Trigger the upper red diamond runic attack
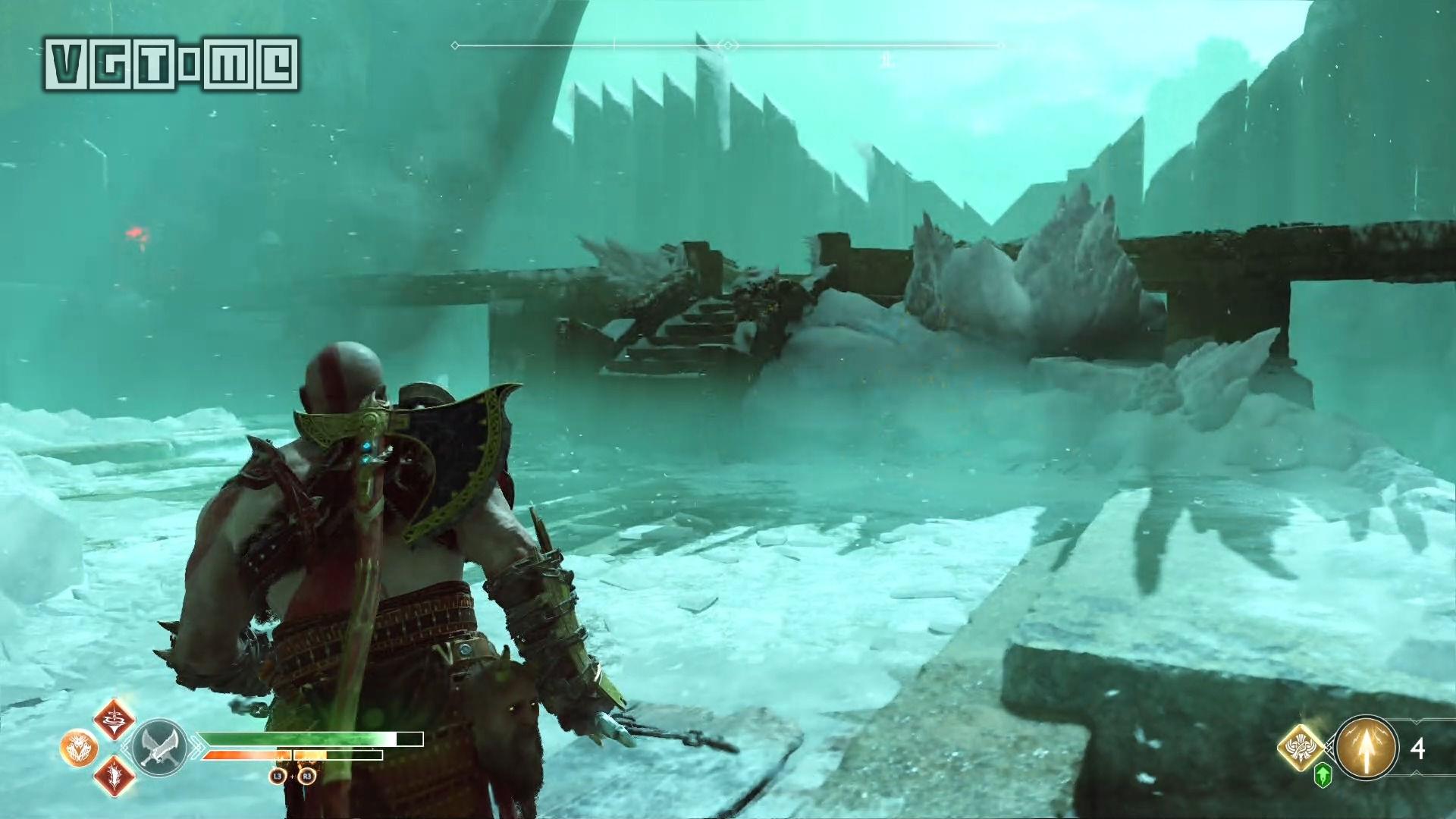Screen dimensions: 1456x819 click(x=115, y=720)
